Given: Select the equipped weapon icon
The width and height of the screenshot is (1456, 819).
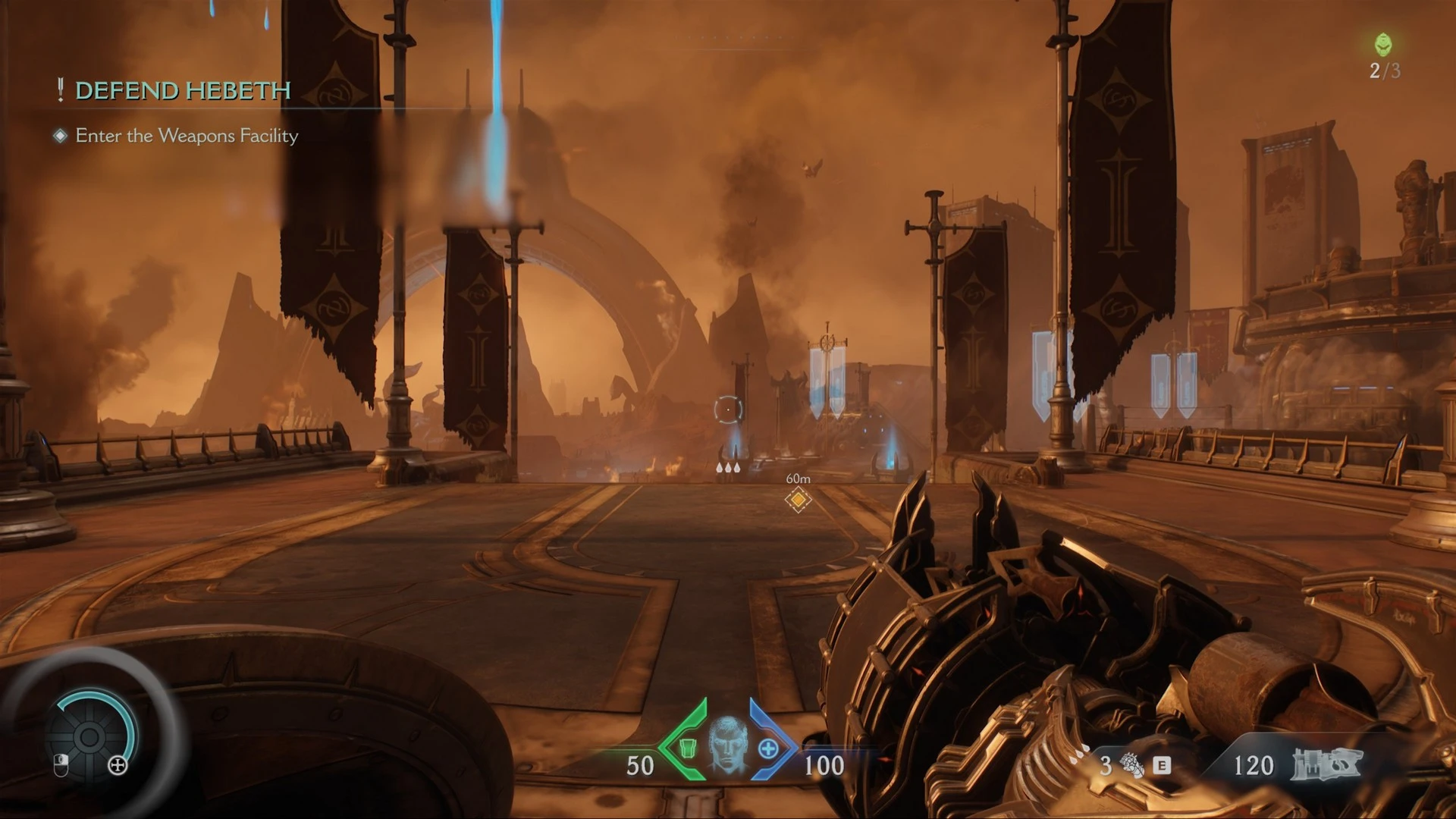Looking at the screenshot, I should coord(1326,764).
